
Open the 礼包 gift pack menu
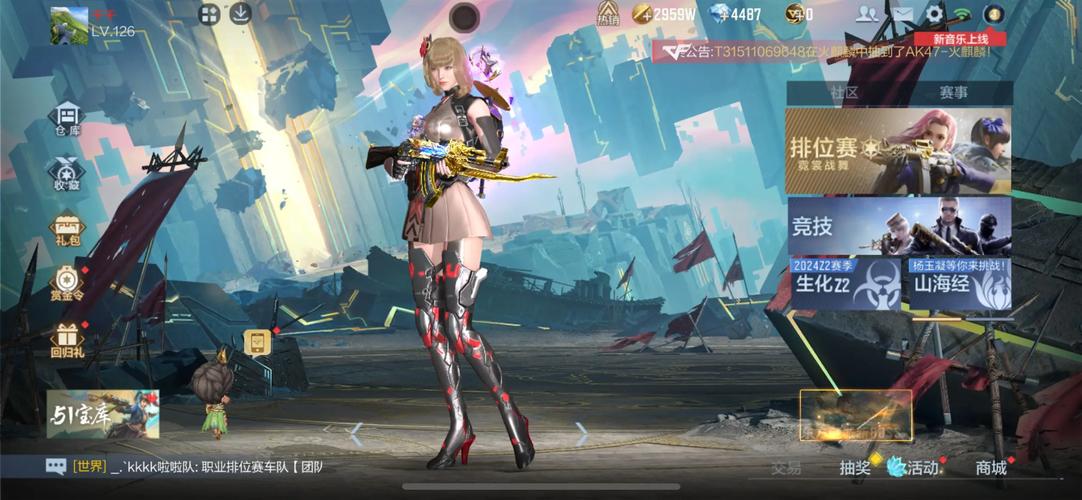67,229
